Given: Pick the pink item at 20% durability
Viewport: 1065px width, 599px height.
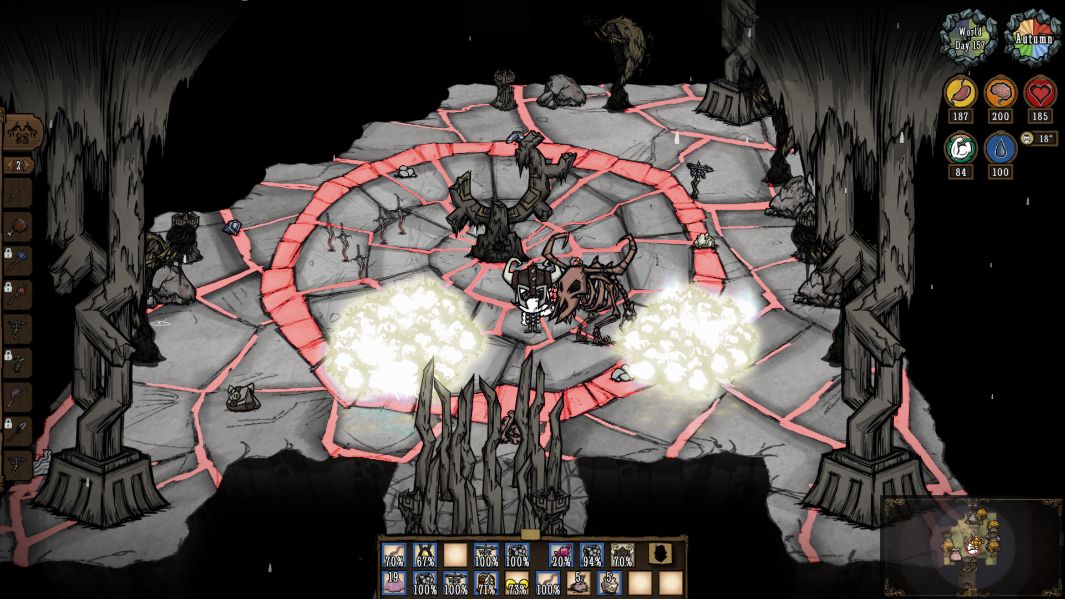Looking at the screenshot, I should pyautogui.click(x=561, y=556).
